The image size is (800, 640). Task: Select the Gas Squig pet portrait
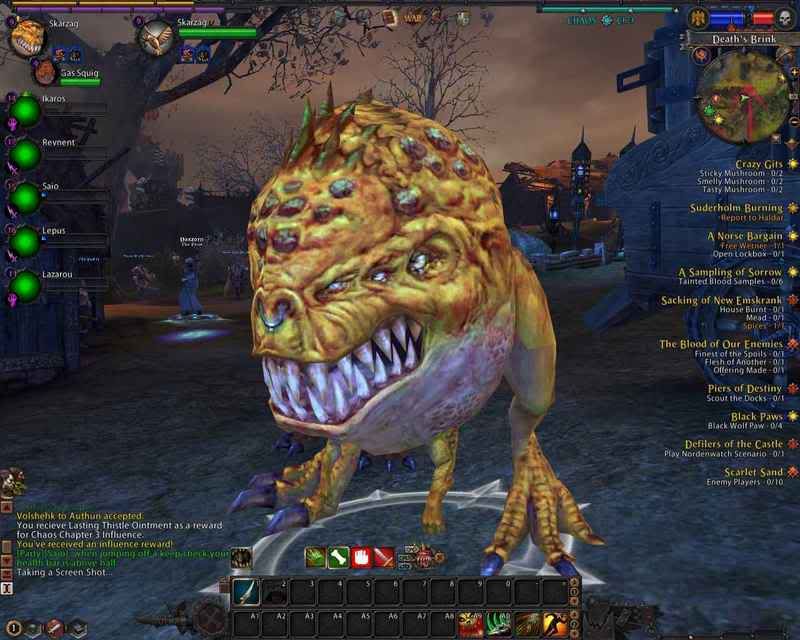click(45, 72)
